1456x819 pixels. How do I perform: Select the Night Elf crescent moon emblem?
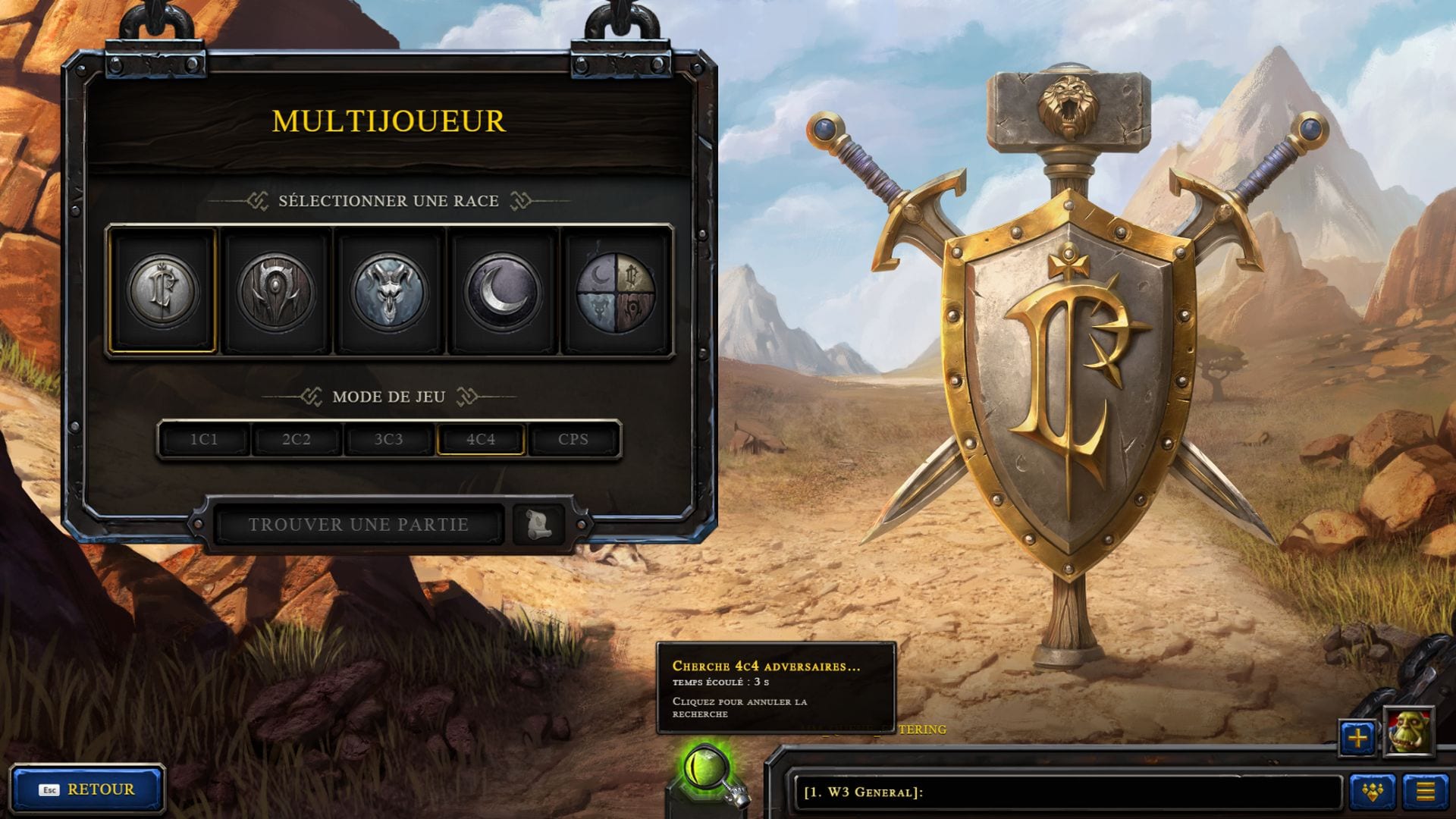pyautogui.click(x=502, y=291)
